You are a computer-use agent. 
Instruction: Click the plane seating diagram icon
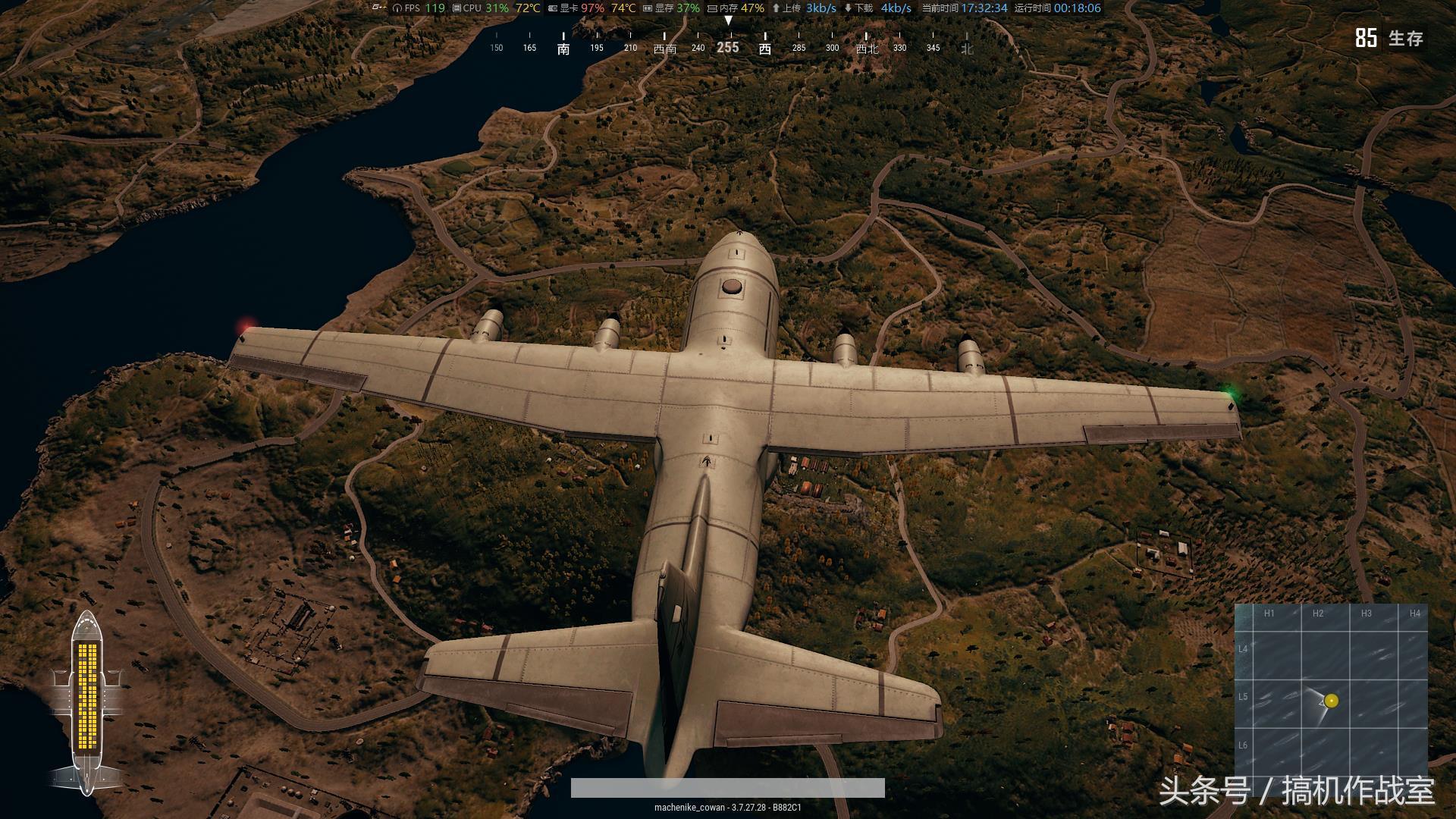[x=88, y=701]
